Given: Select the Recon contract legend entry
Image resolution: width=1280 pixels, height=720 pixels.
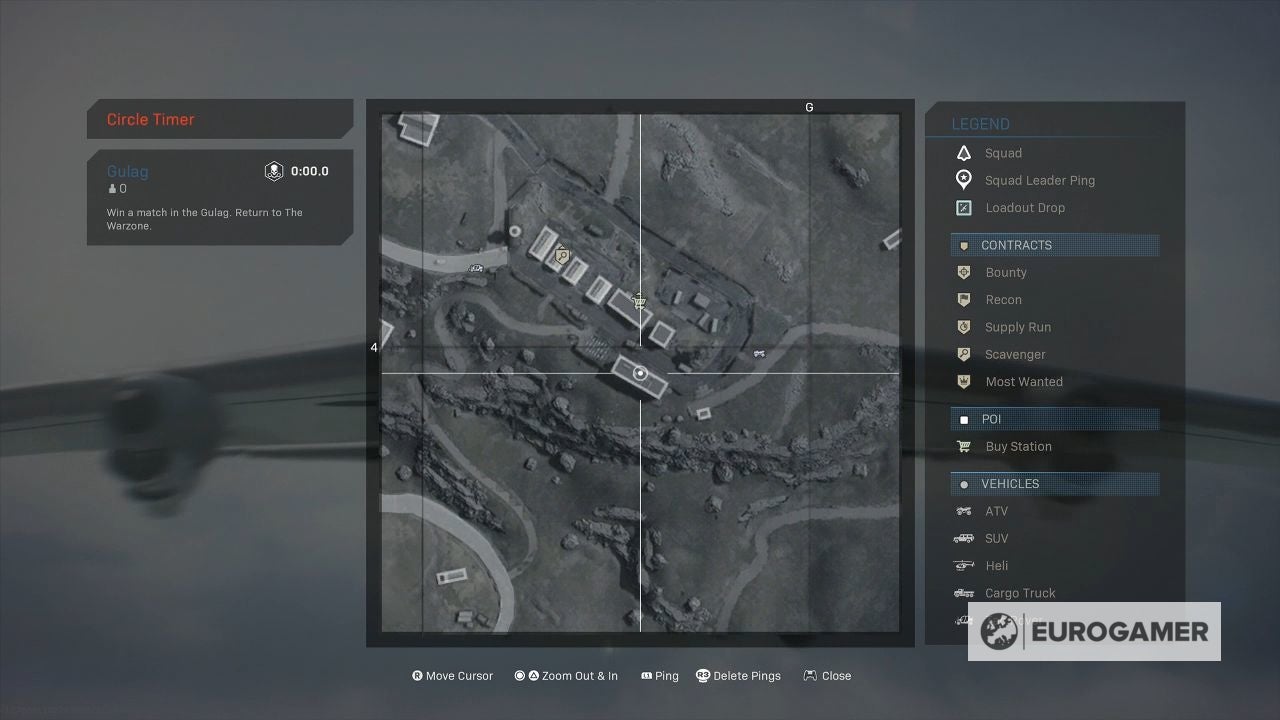Looking at the screenshot, I should click(1003, 300).
